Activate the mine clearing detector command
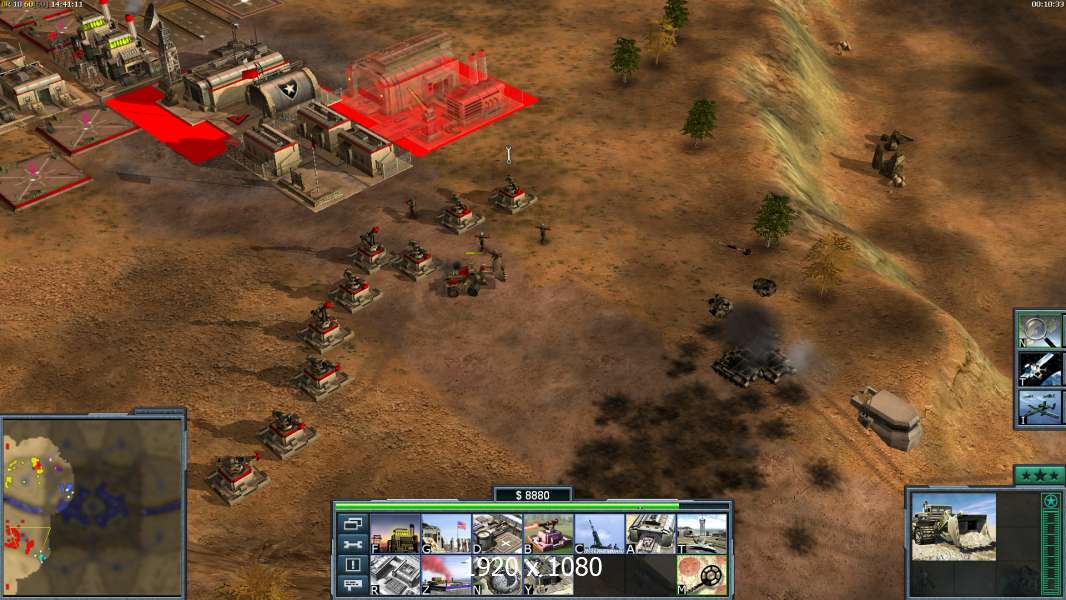Image resolution: width=1066 pixels, height=600 pixels. coord(701,575)
